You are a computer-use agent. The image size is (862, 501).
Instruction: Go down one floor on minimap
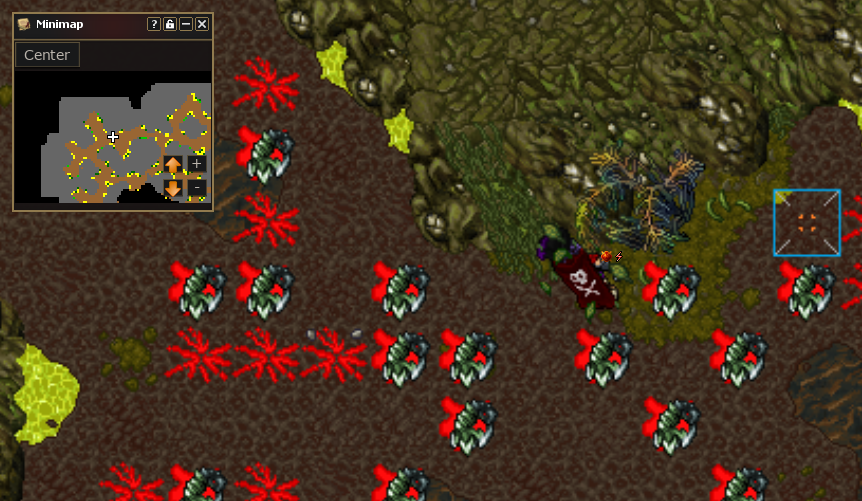[173, 187]
